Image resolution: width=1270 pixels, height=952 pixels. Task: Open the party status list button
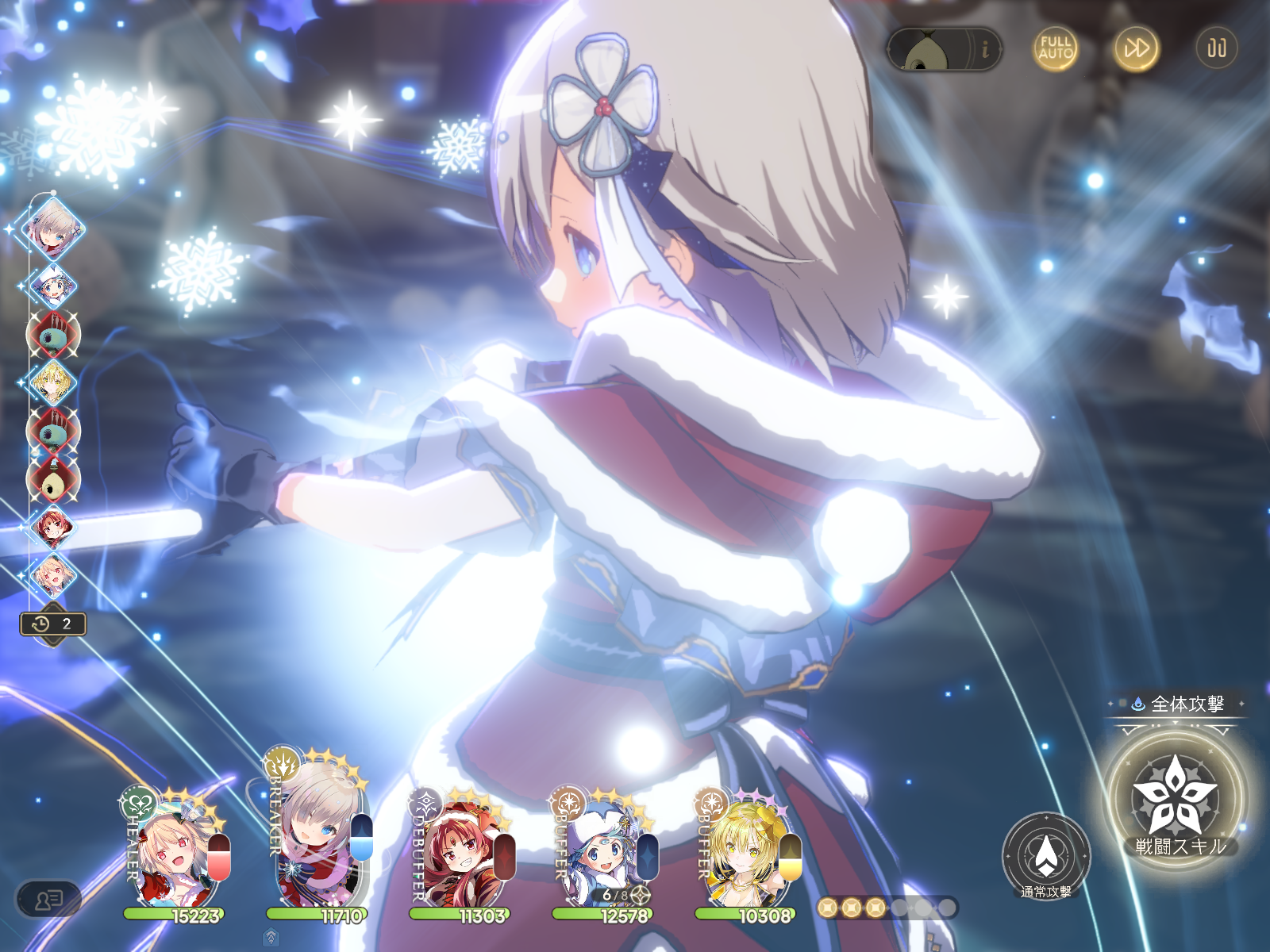tap(48, 900)
